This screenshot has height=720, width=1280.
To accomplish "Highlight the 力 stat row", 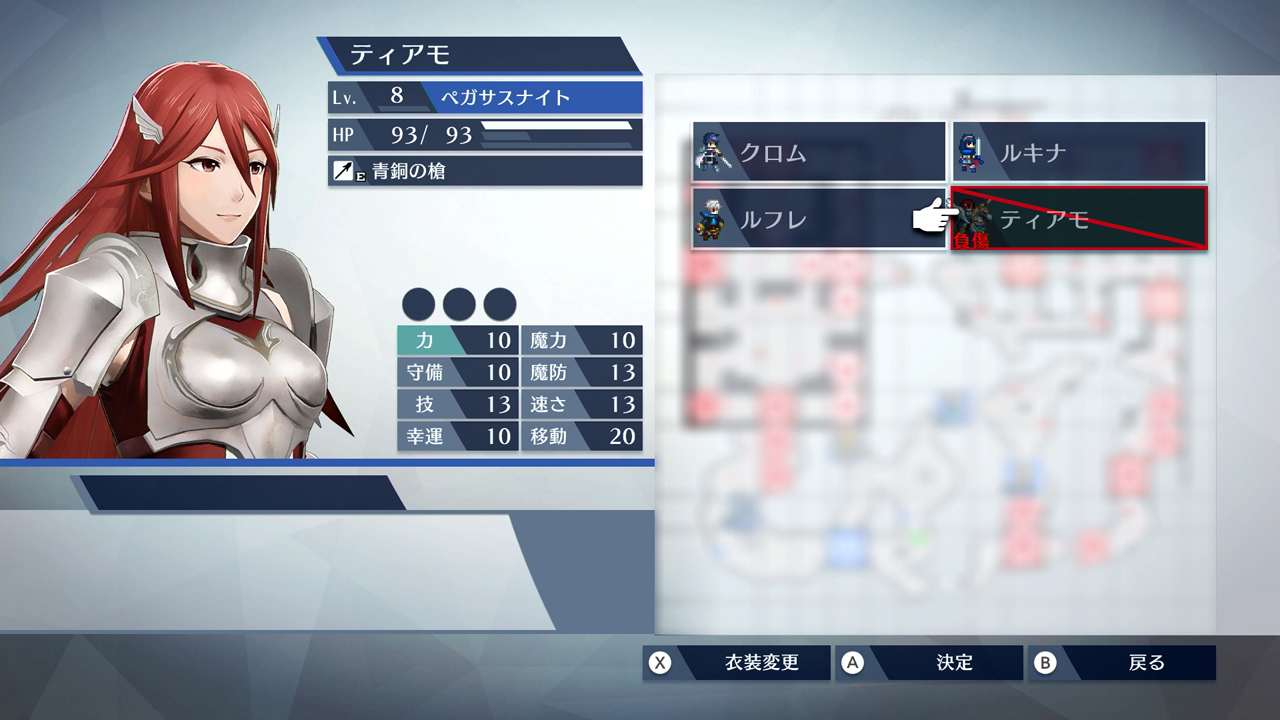I will [x=457, y=340].
